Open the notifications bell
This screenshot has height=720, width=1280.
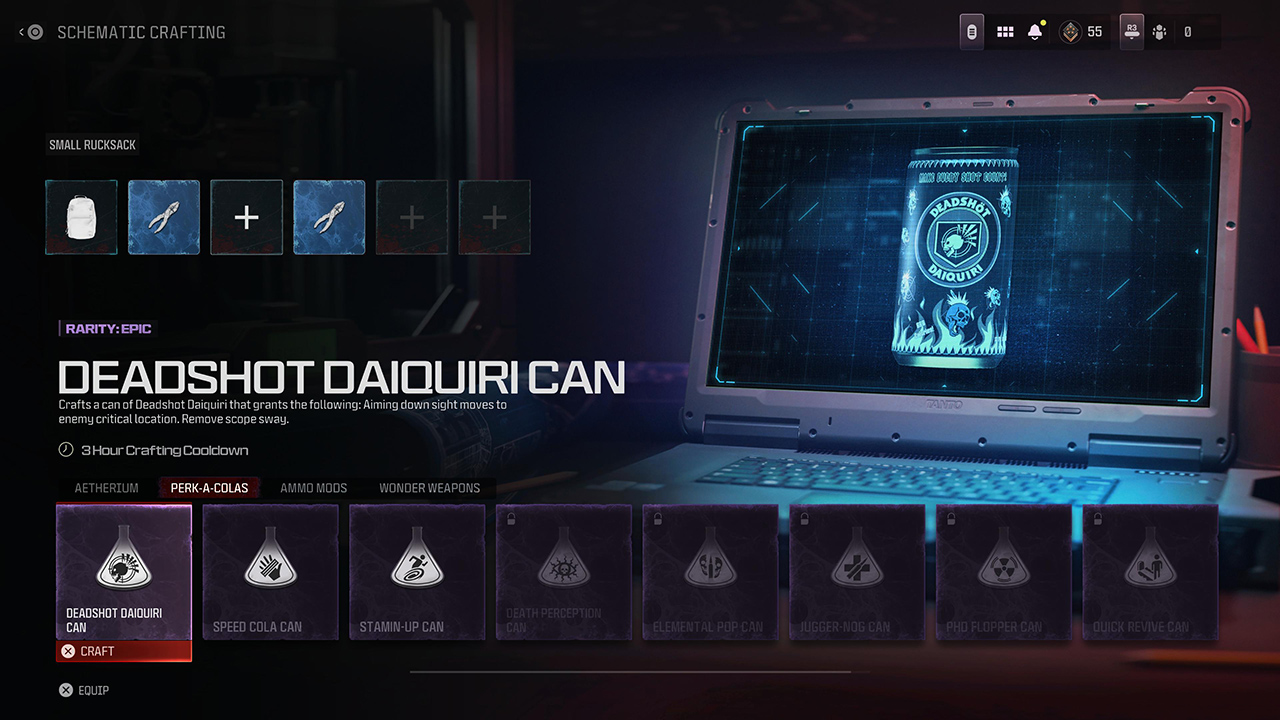(1036, 31)
